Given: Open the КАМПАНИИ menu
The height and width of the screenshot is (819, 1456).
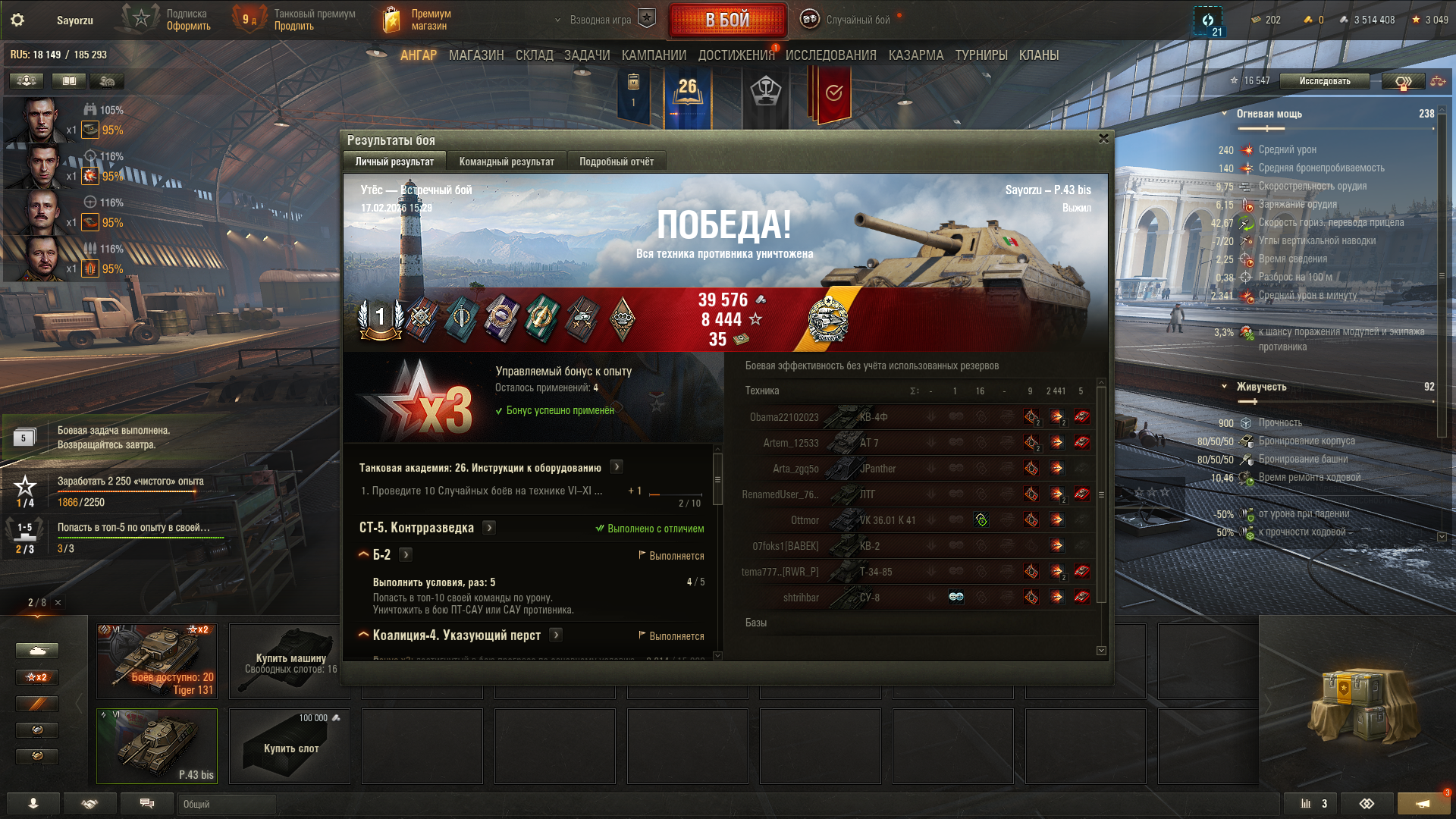Looking at the screenshot, I should click(x=654, y=55).
